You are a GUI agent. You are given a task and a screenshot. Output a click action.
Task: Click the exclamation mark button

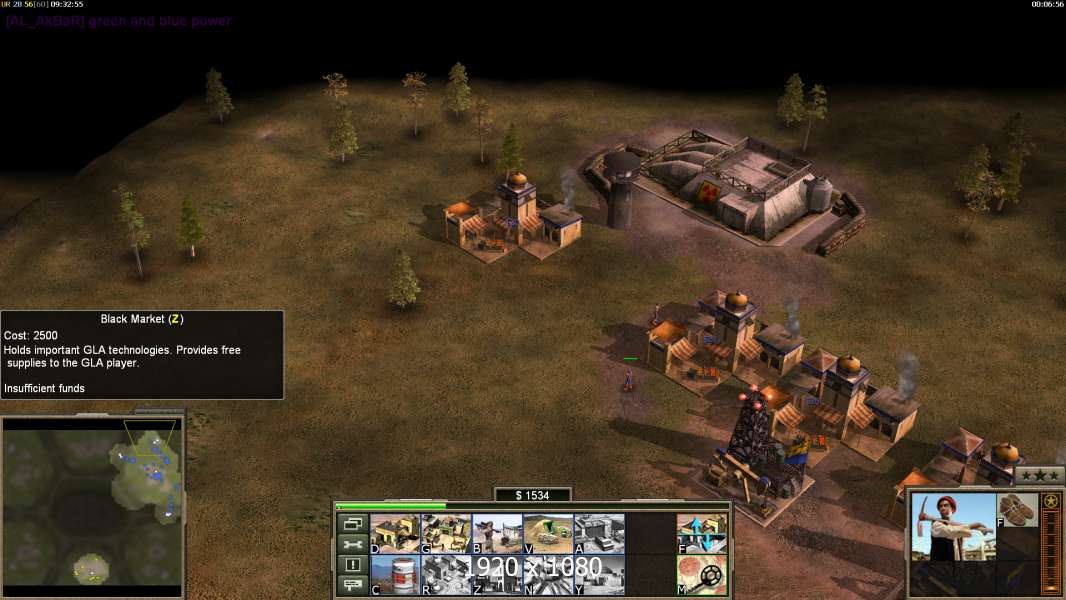pos(352,565)
